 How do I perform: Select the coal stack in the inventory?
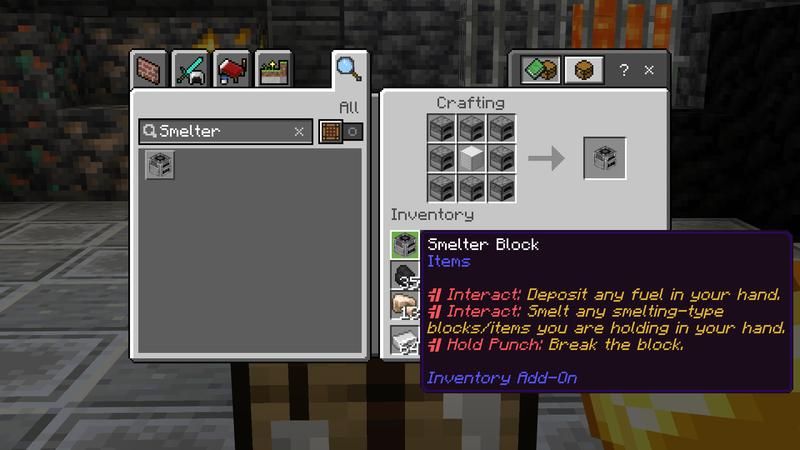(x=405, y=276)
